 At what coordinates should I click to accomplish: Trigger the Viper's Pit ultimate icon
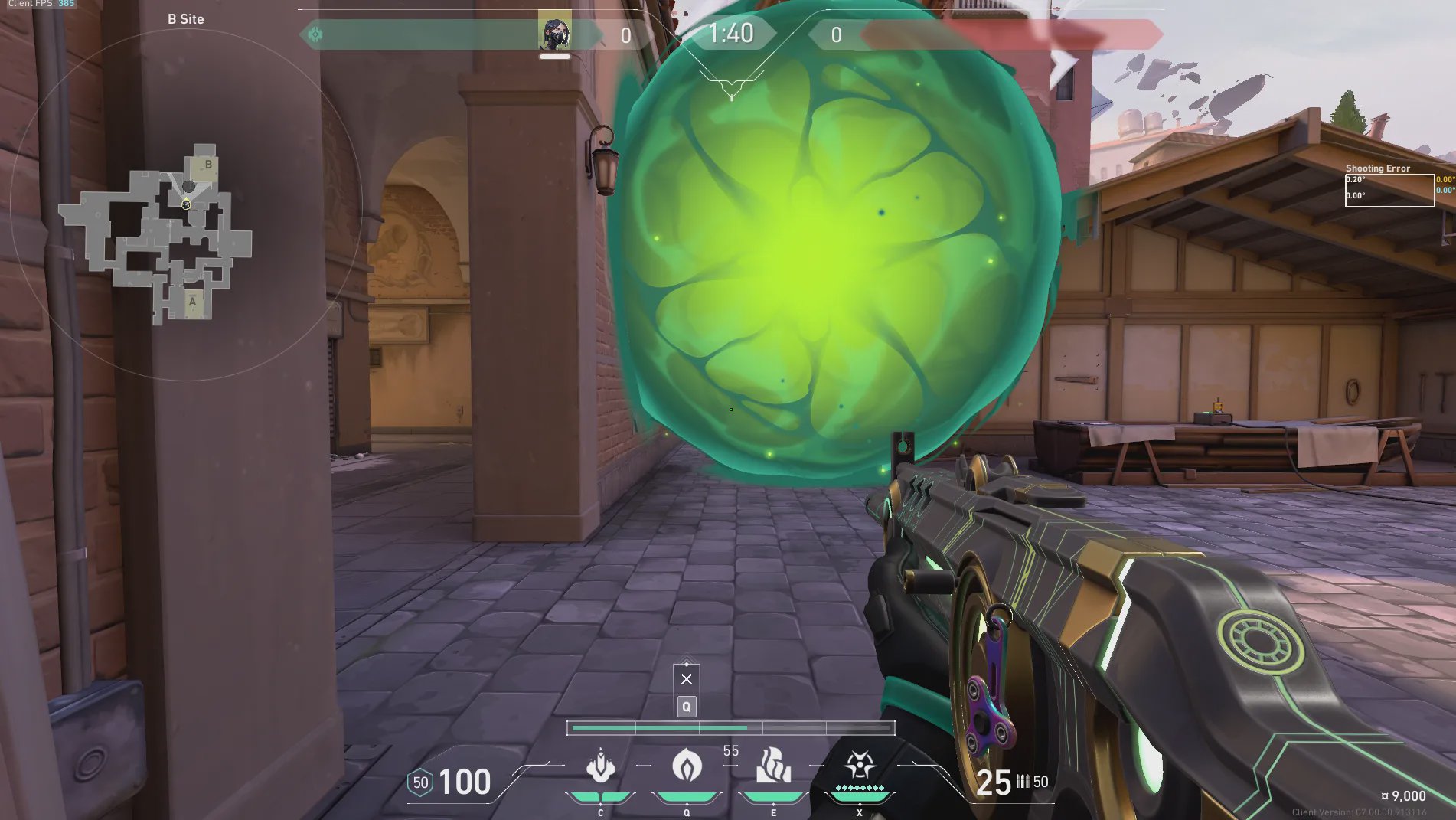click(x=860, y=766)
